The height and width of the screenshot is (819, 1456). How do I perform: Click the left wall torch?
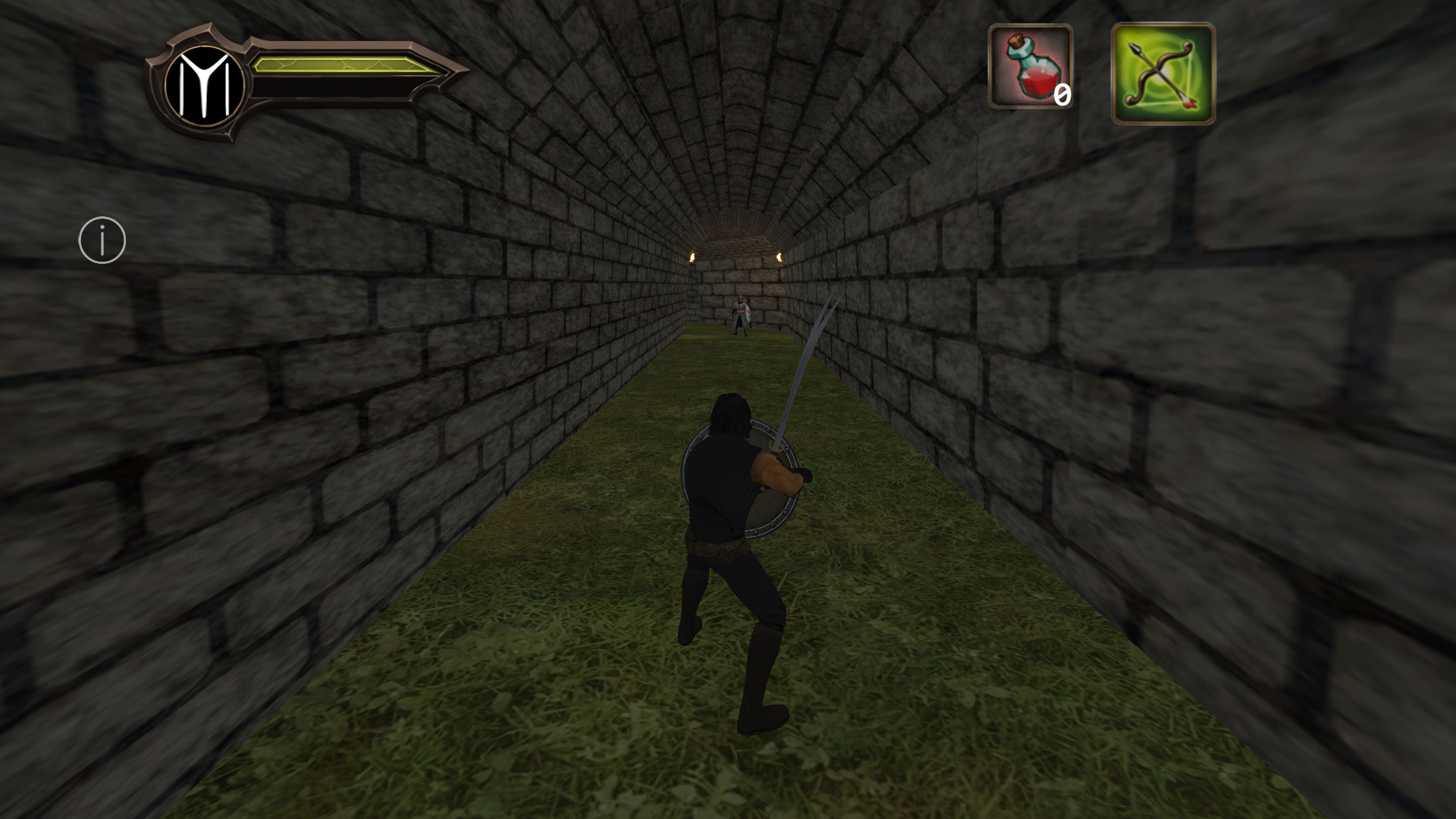pos(692,257)
